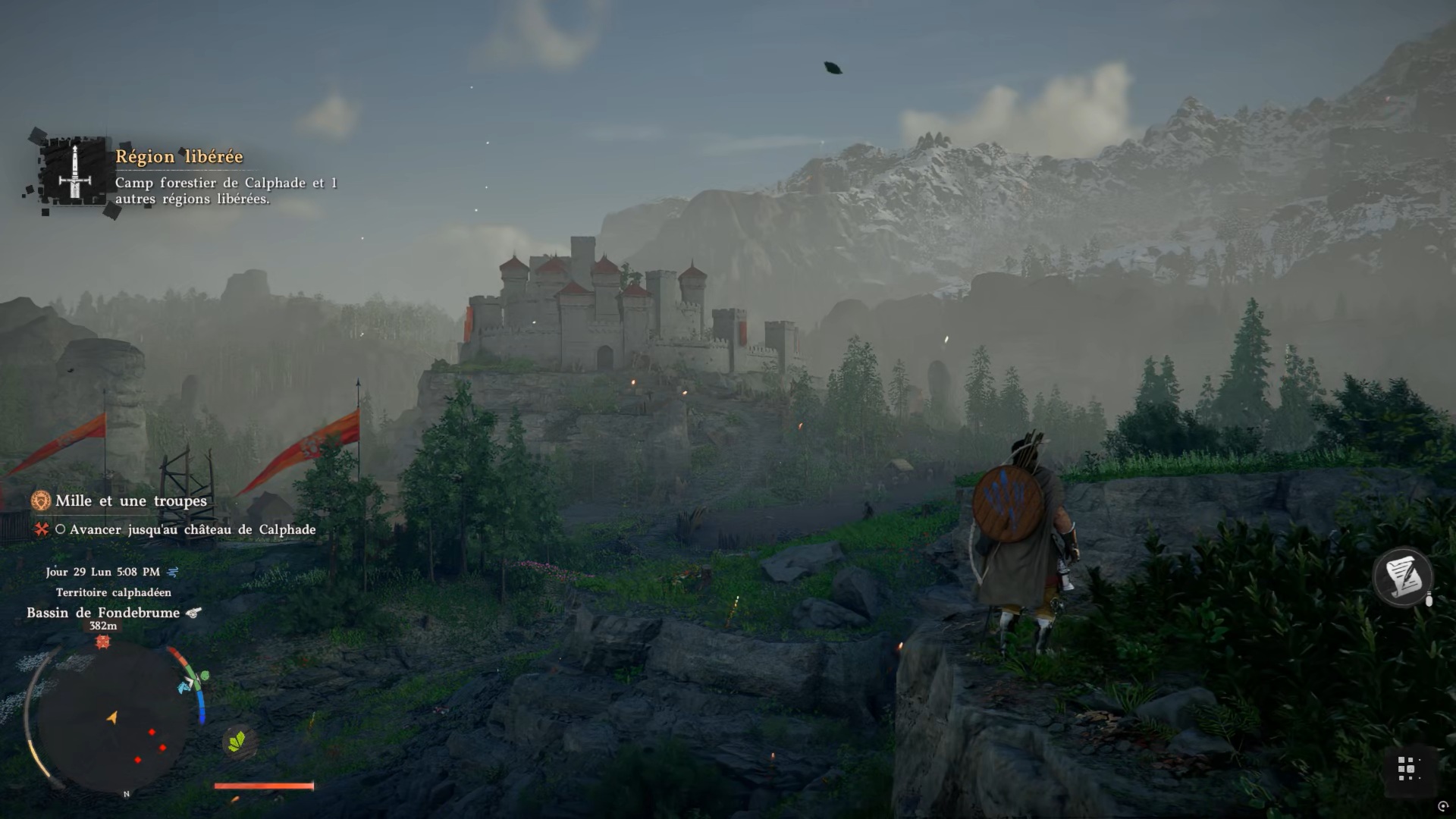Image resolution: width=1456 pixels, height=819 pixels.
Task: Click the Avancer jusqu'au château de Calphade objective
Action: (x=192, y=530)
